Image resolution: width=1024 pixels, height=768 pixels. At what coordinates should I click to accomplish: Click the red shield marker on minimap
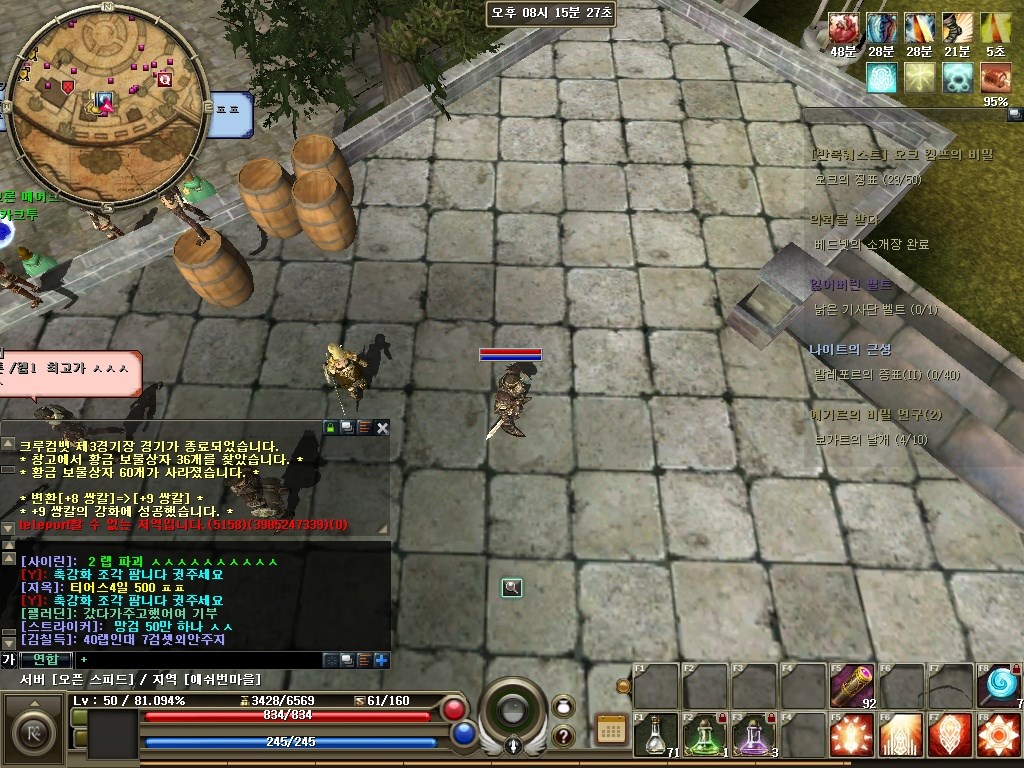[x=68, y=87]
